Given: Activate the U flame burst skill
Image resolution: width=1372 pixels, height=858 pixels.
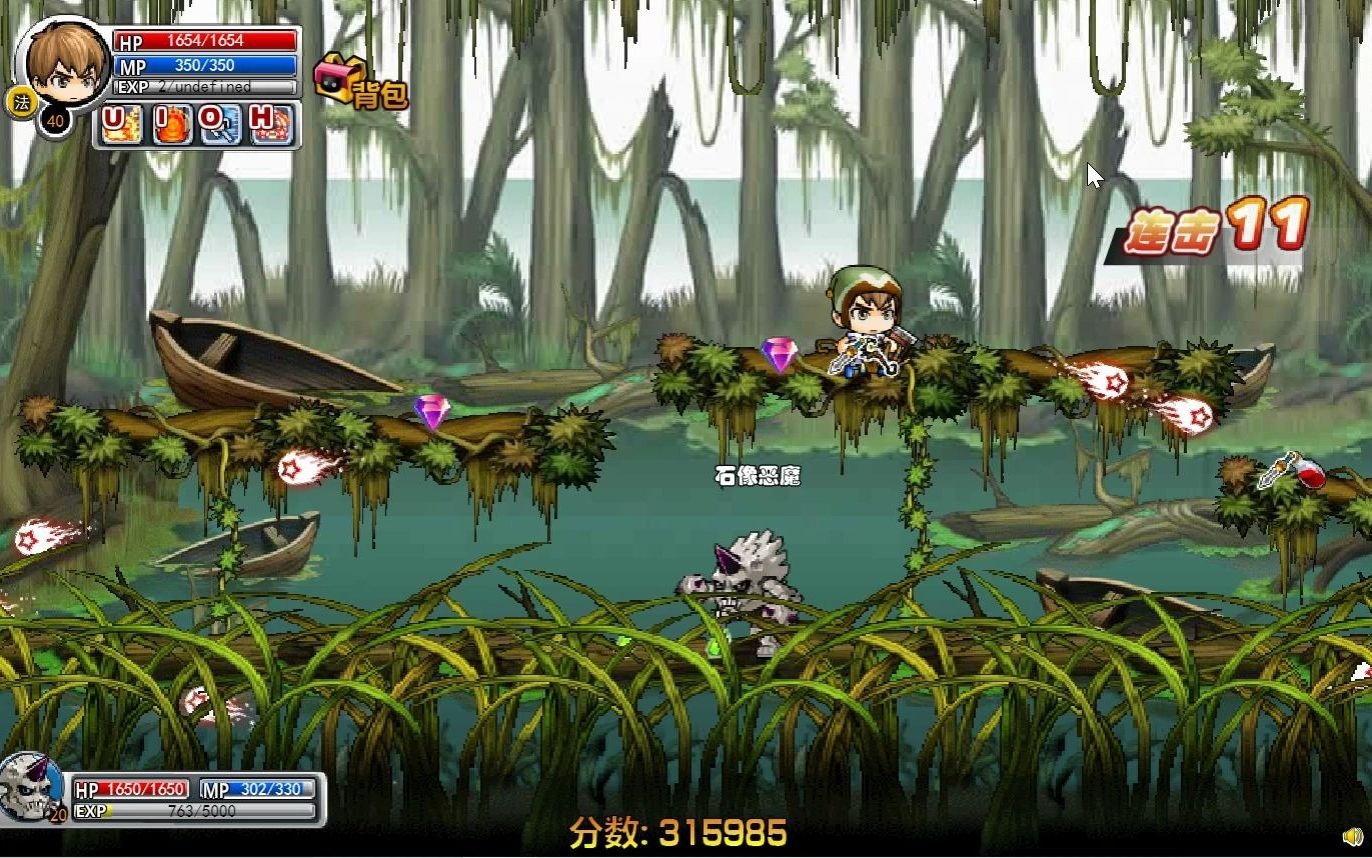Looking at the screenshot, I should 122,126.
